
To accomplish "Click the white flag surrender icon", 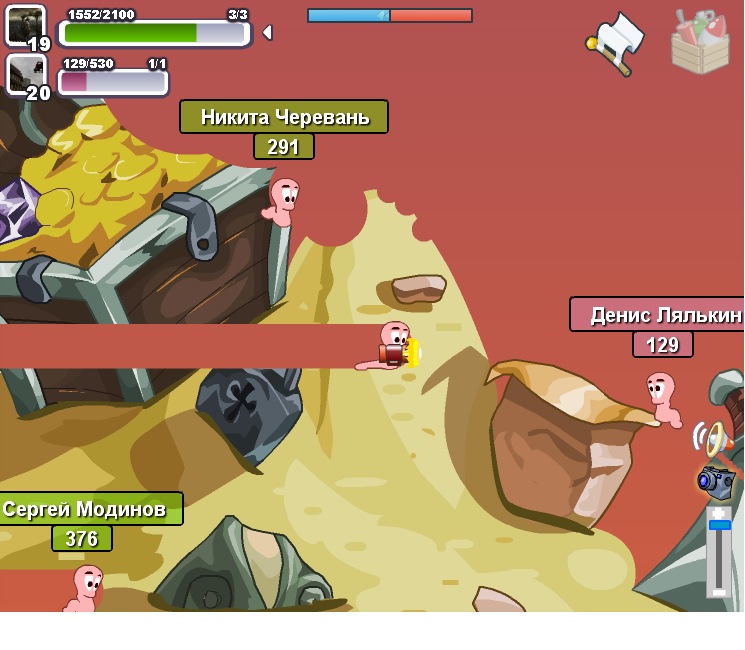I will tap(614, 42).
